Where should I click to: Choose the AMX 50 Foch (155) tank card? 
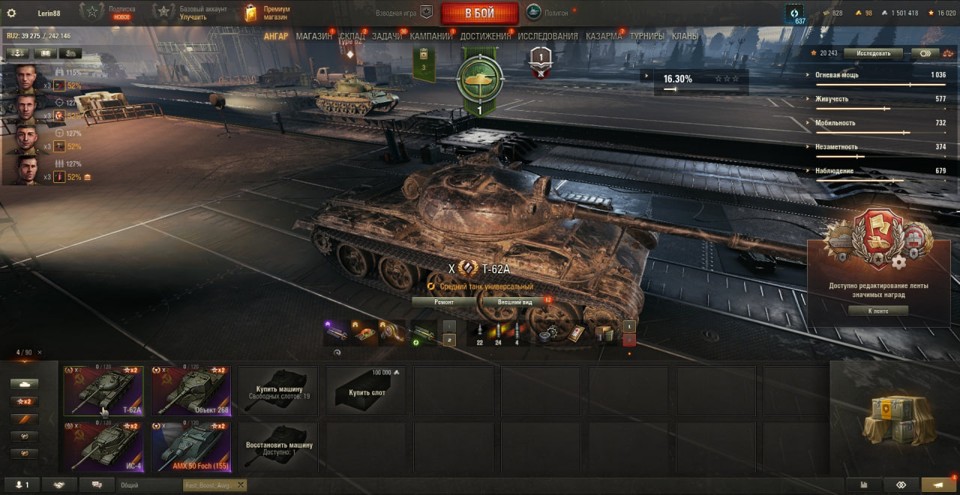[191, 445]
